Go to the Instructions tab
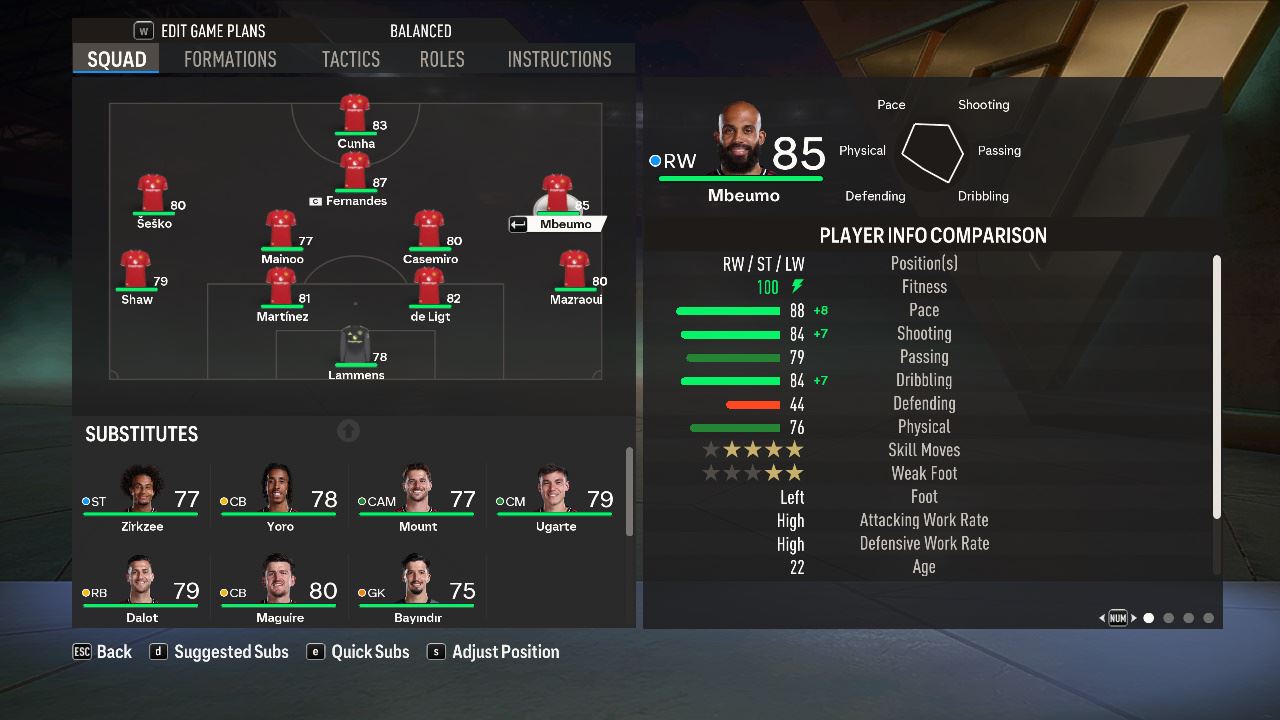The height and width of the screenshot is (720, 1280). click(559, 59)
